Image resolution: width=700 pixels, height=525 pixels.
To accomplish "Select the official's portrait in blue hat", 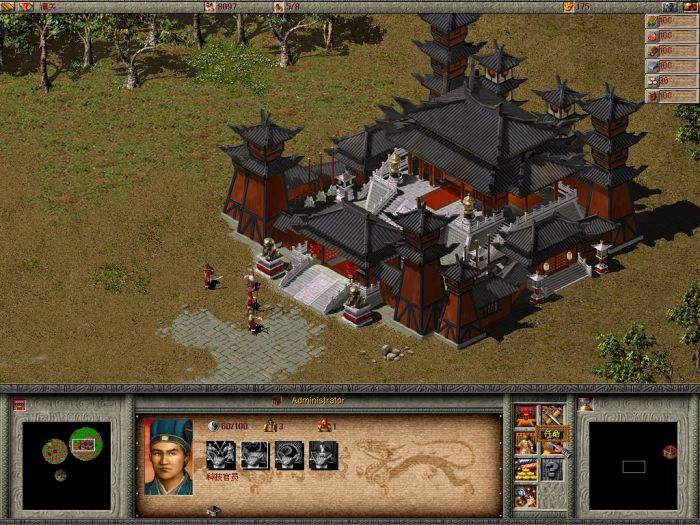I will pyautogui.click(x=168, y=456).
